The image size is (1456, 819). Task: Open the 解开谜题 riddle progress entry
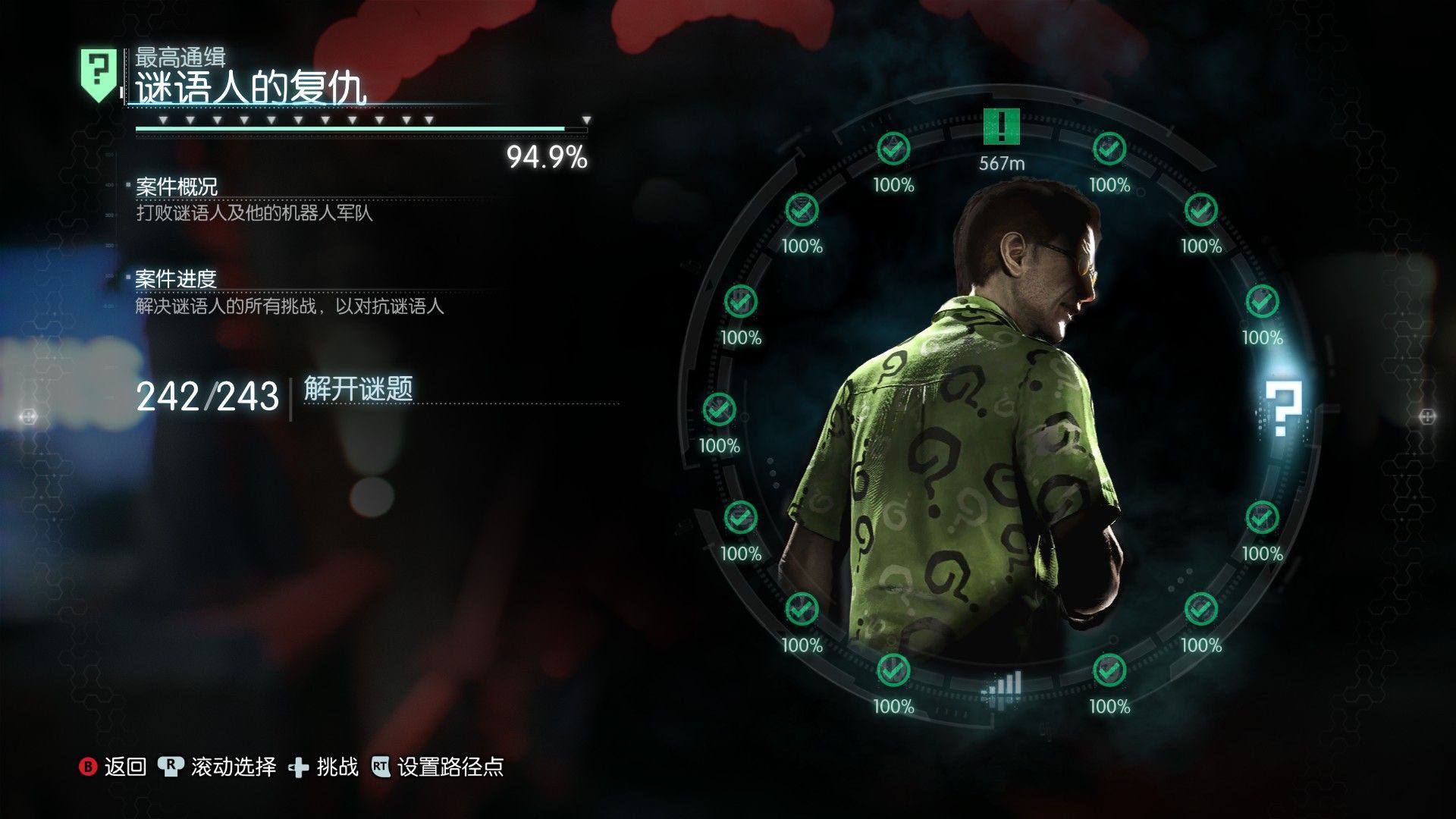[358, 390]
